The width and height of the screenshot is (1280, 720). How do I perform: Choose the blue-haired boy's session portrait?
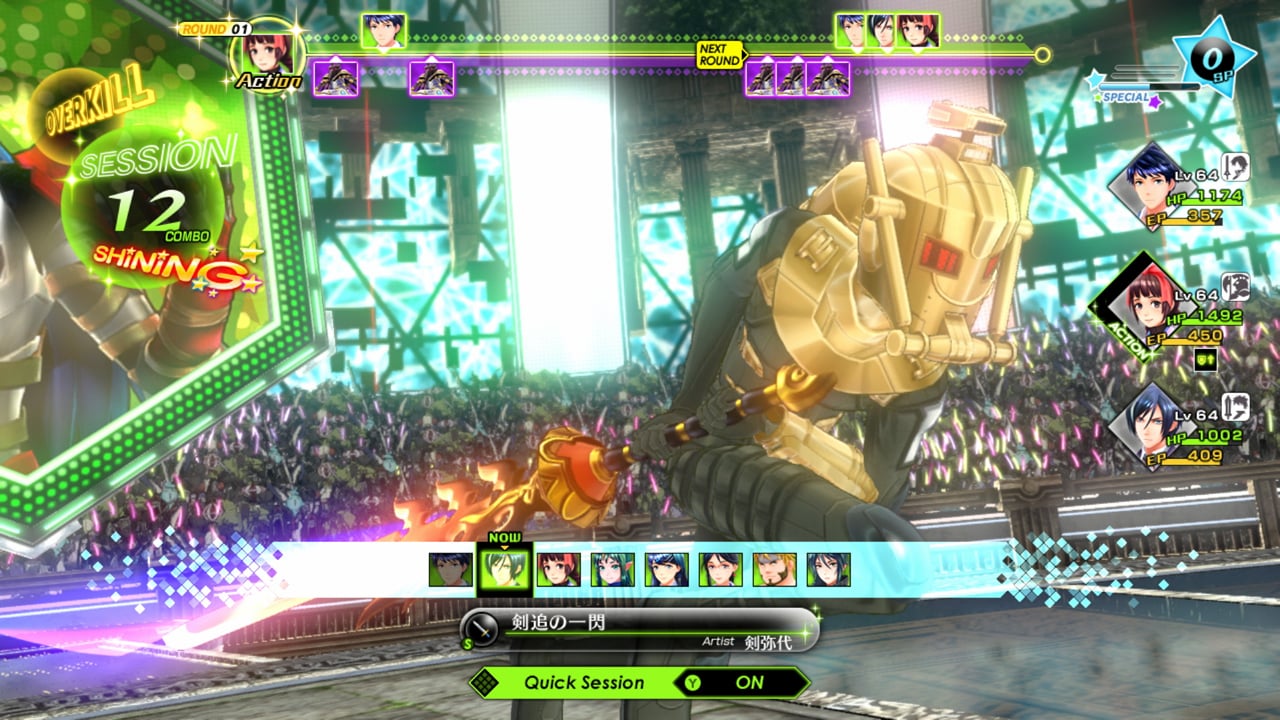pos(450,570)
